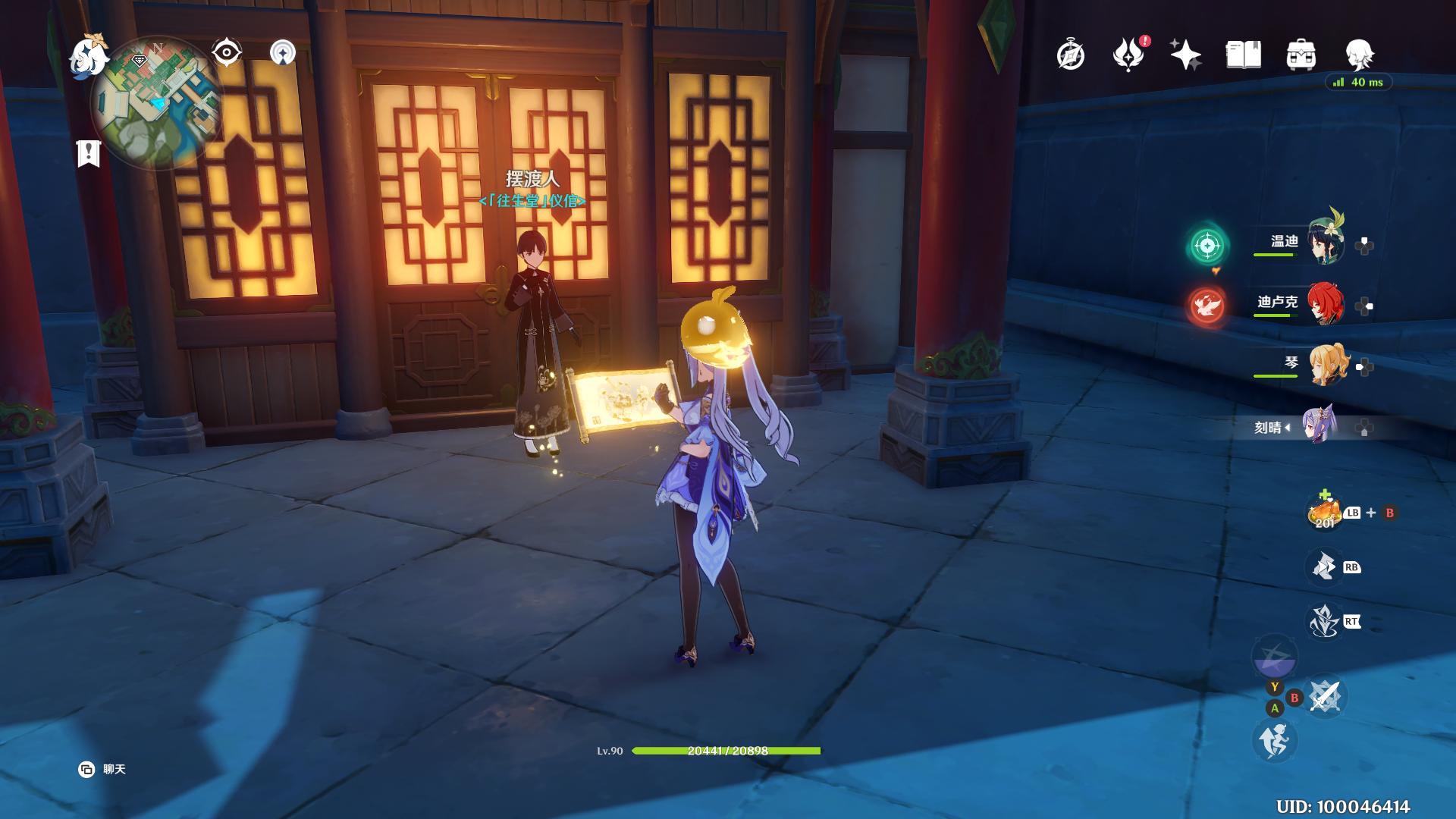1456x819 pixels.
Task: Open the Paimon menu icon
Action: pyautogui.click(x=88, y=56)
